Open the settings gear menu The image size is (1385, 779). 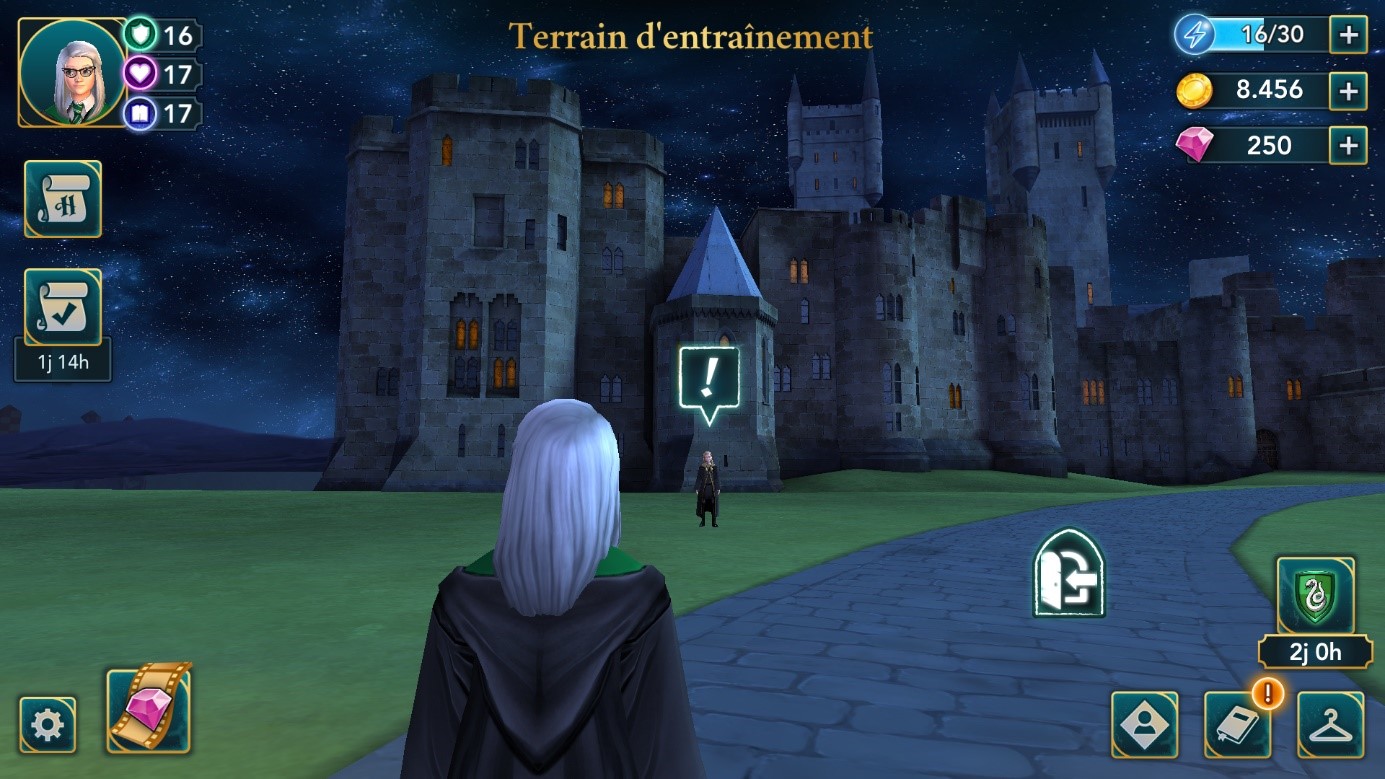(48, 724)
